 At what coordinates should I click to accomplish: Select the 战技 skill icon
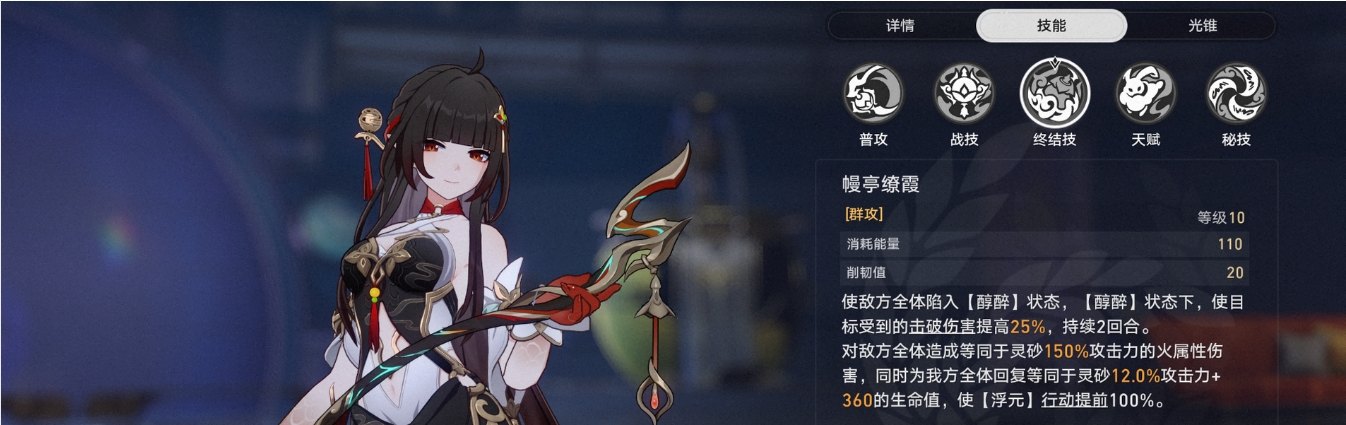tap(964, 94)
